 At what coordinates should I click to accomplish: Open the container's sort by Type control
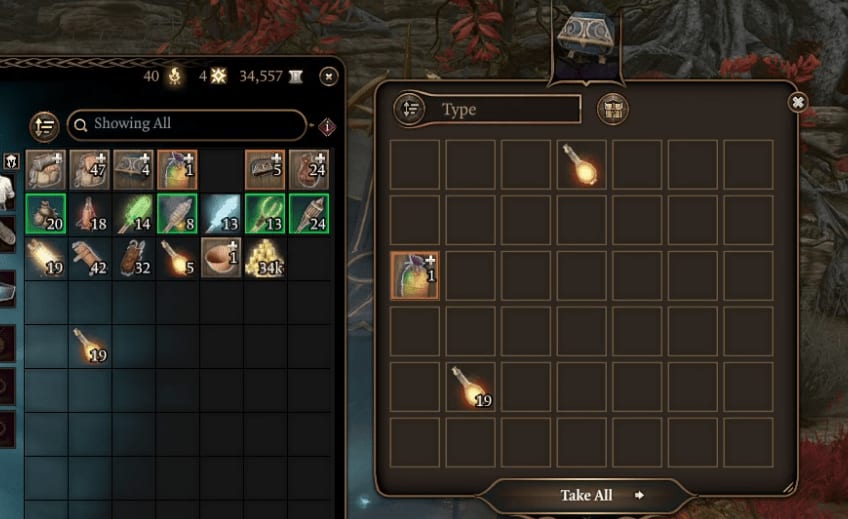pyautogui.click(x=410, y=109)
